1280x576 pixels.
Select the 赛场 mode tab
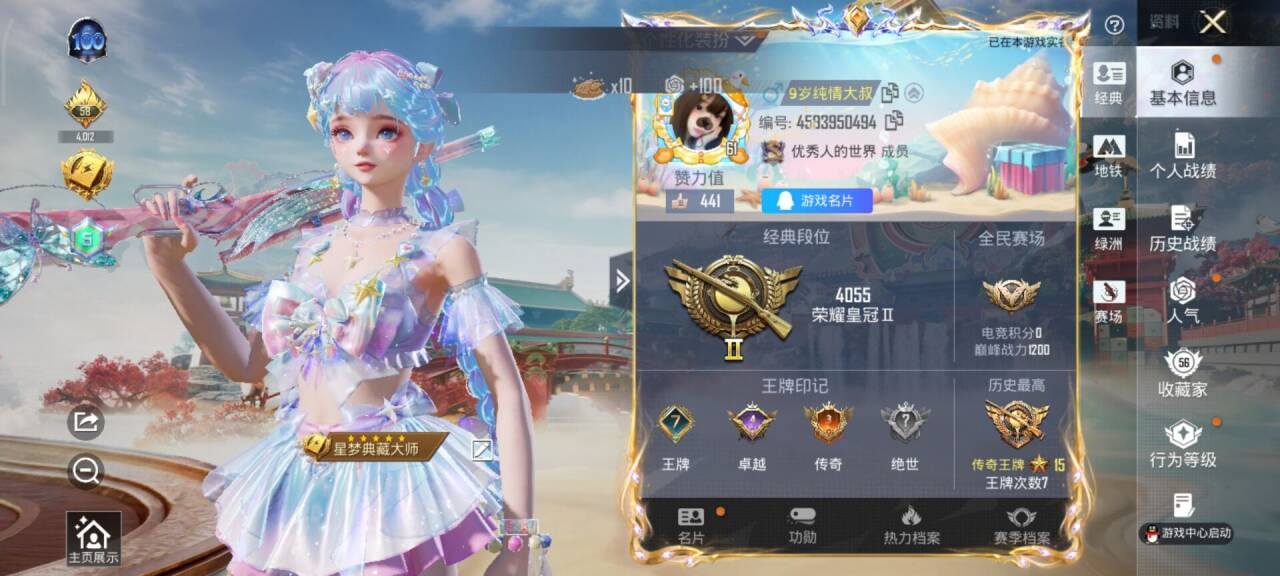pos(1109,302)
